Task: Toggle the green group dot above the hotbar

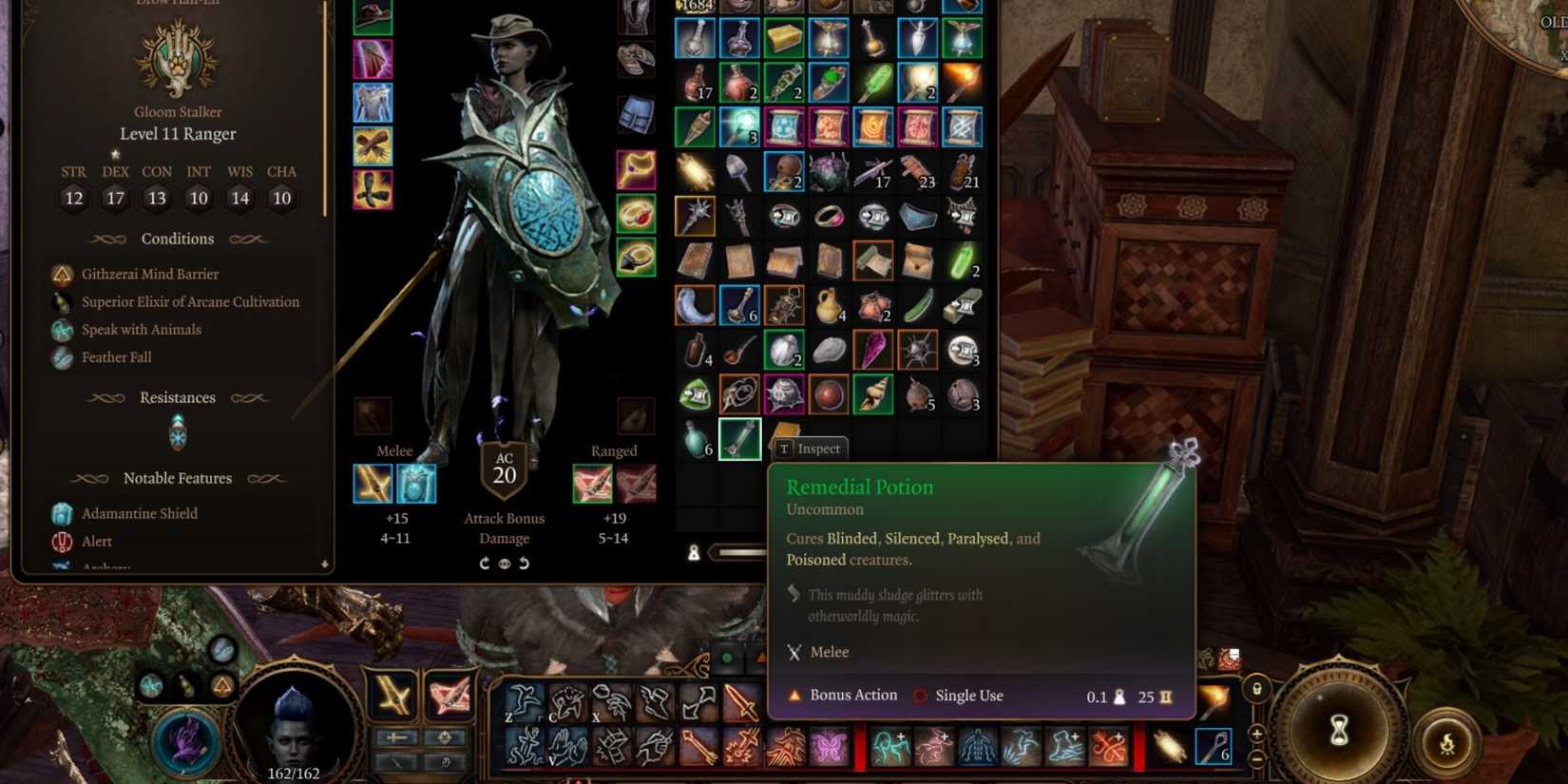Action: point(726,658)
